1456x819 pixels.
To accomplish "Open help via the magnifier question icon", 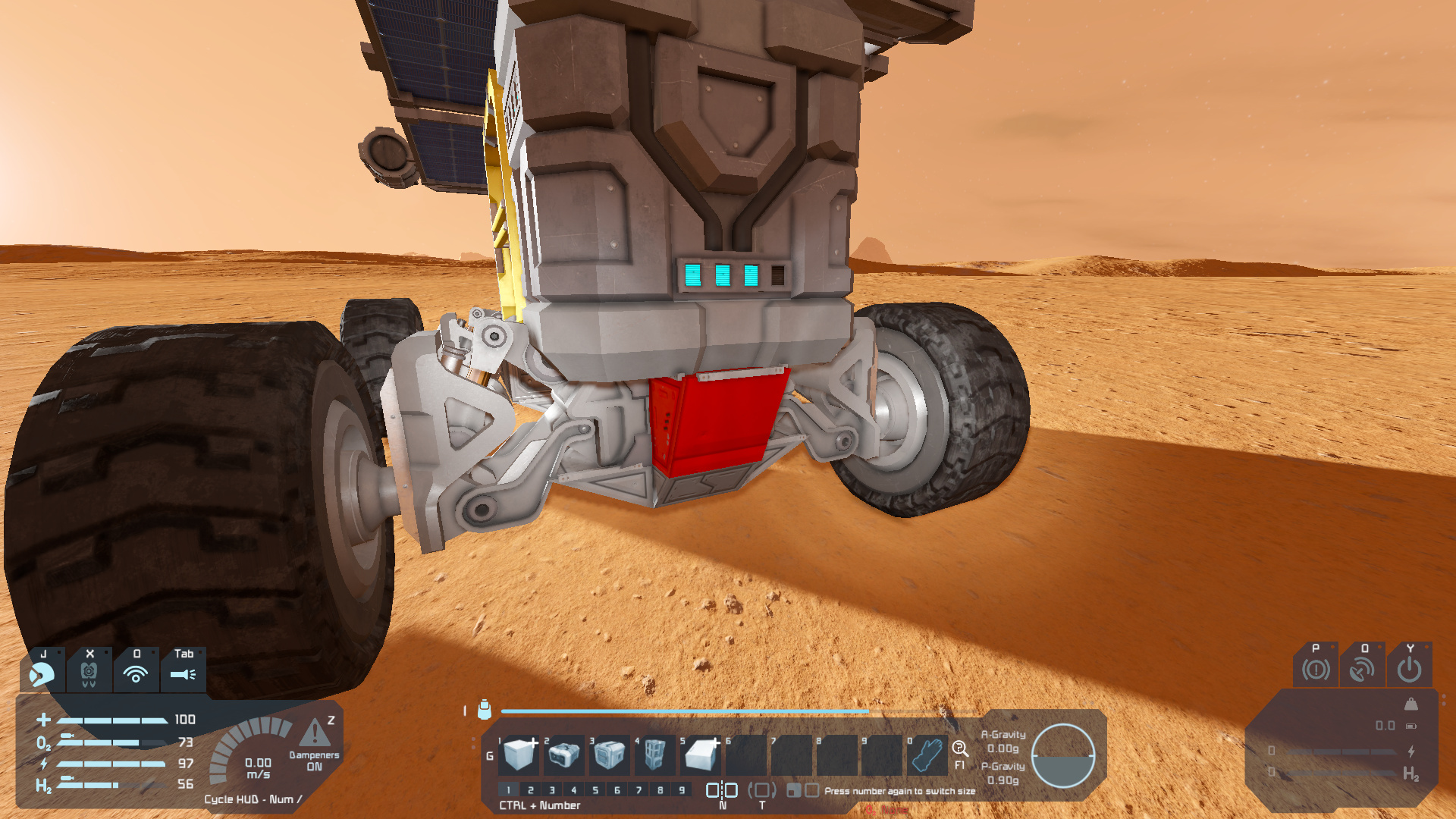I will (960, 749).
